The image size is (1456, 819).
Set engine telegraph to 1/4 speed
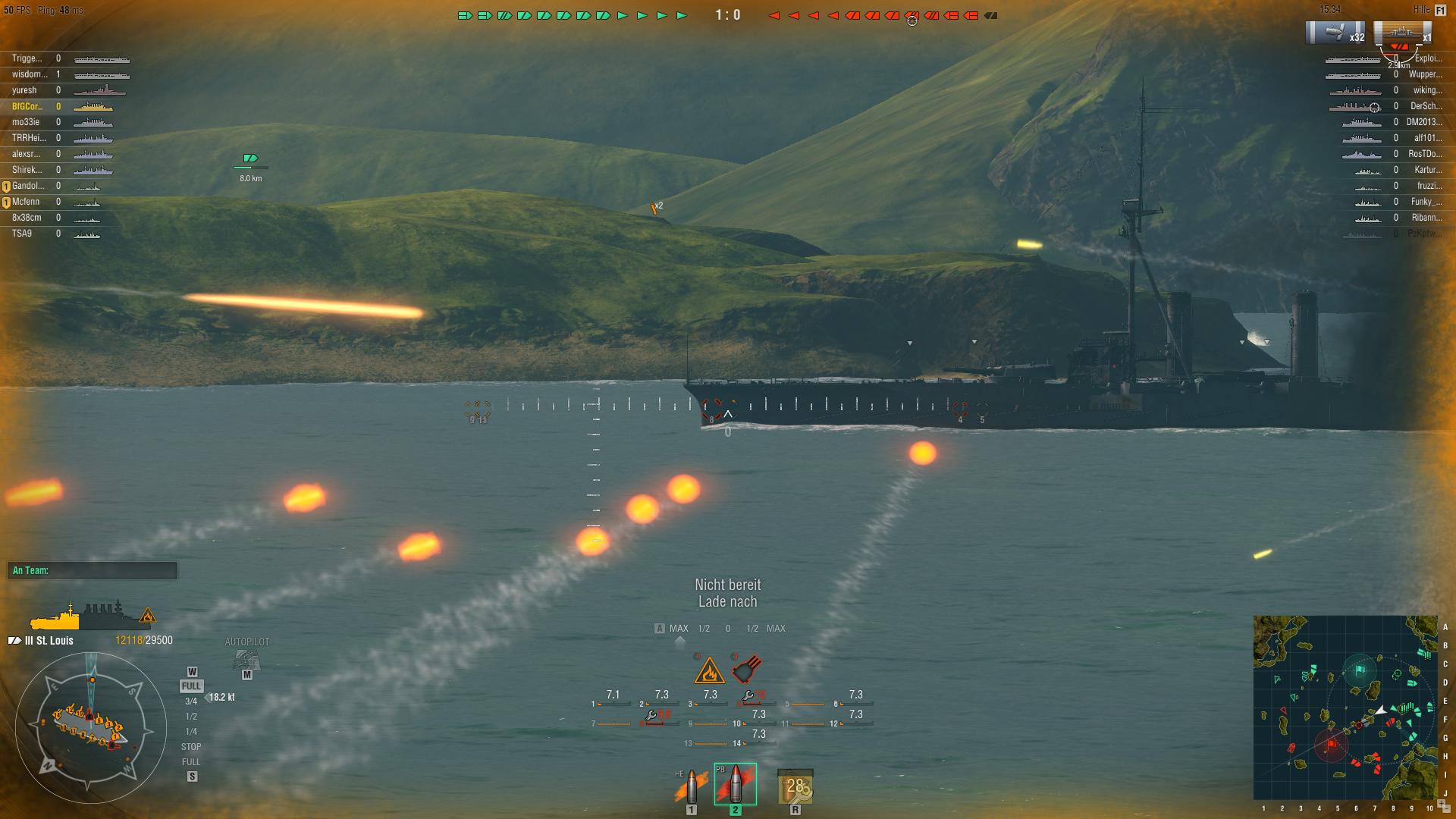coord(191,732)
